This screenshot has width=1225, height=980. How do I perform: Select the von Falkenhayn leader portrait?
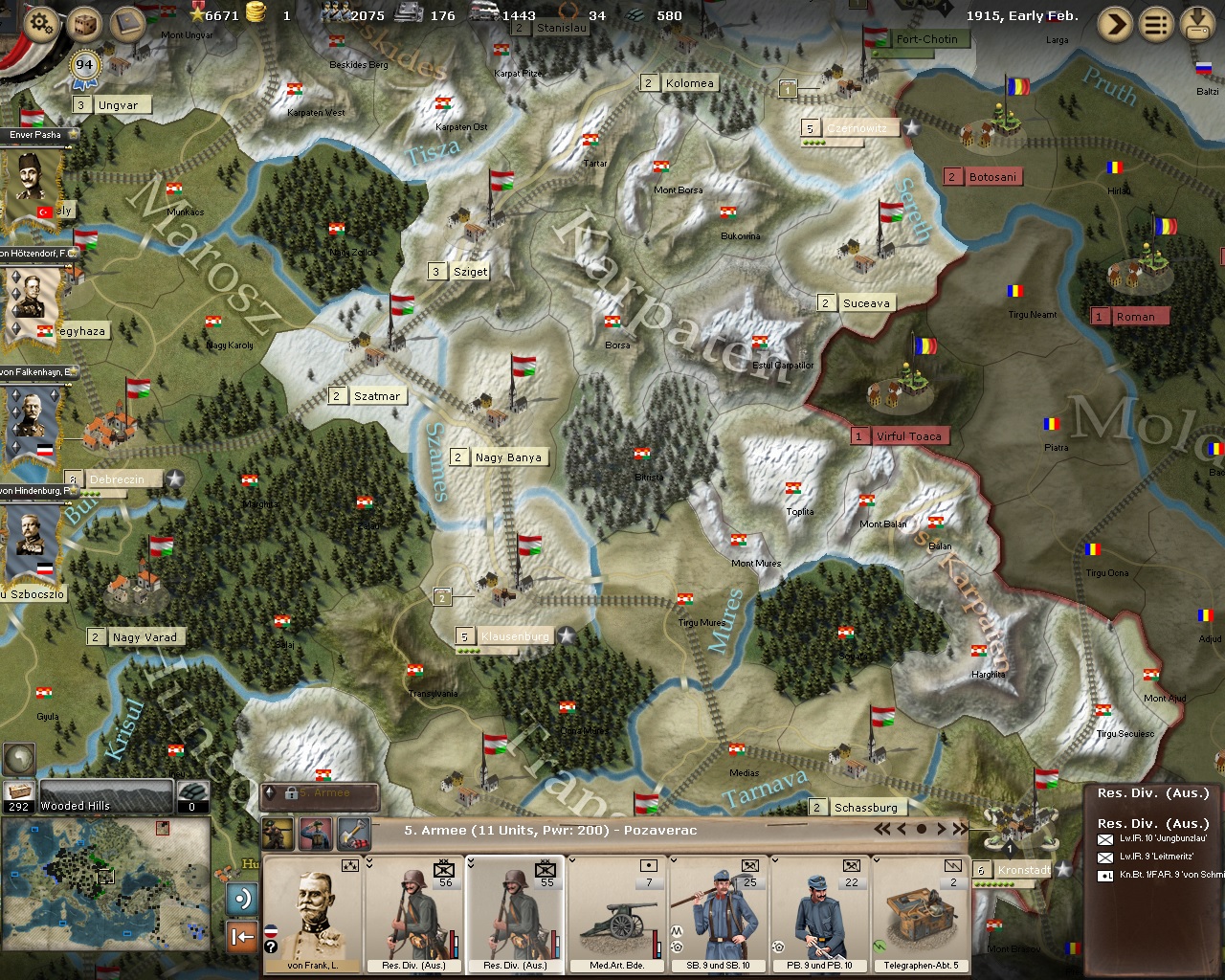pyautogui.click(x=32, y=421)
